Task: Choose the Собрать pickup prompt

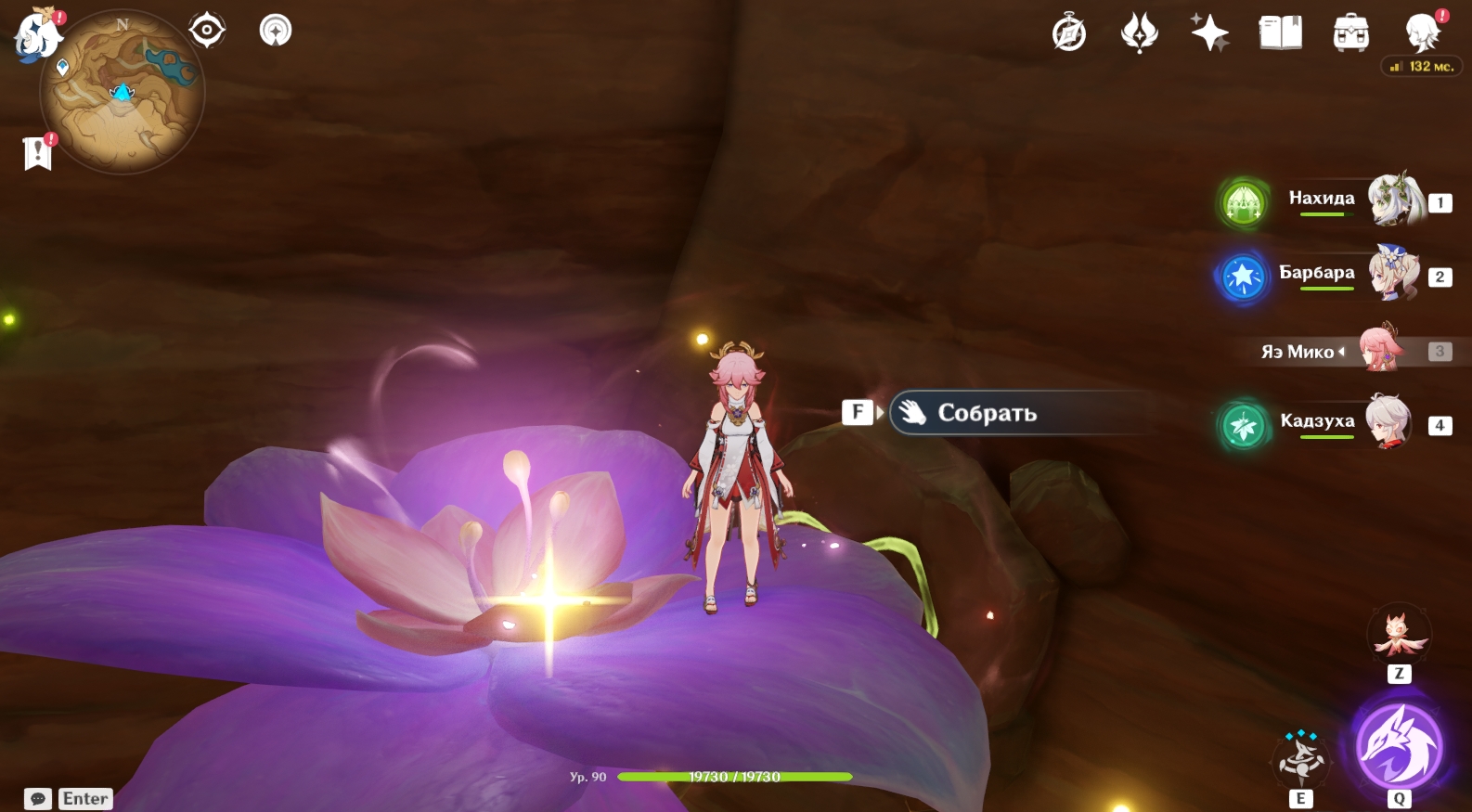Action: (987, 413)
